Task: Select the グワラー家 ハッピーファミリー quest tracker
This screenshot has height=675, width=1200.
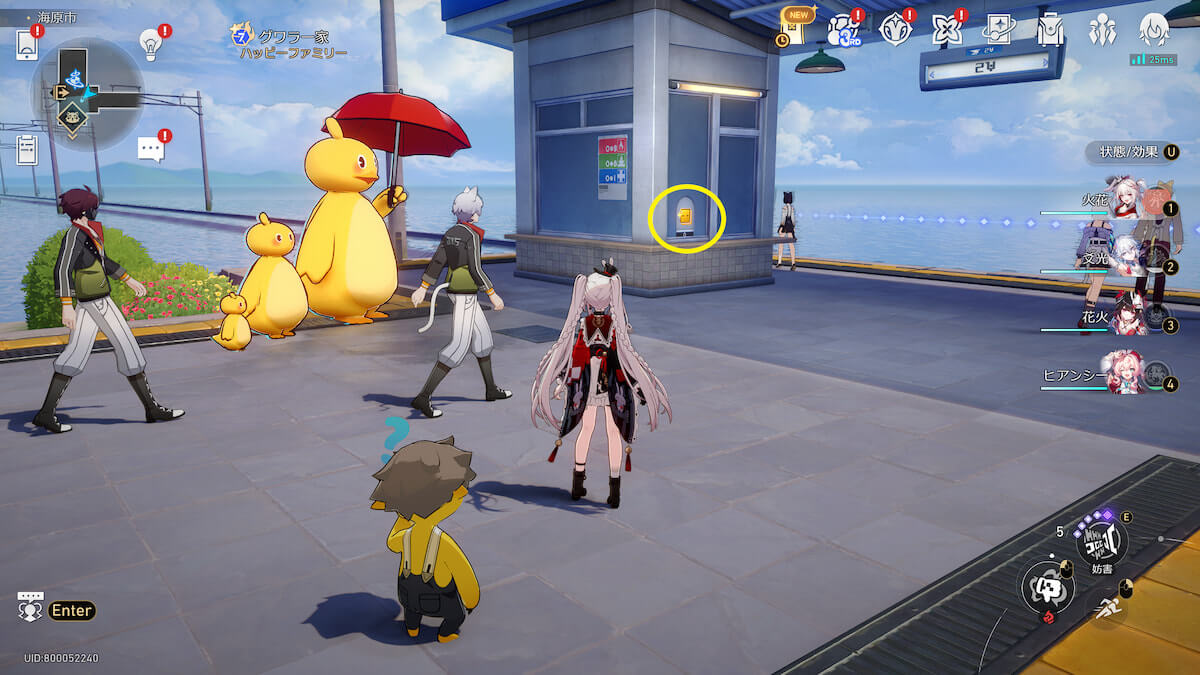Action: [x=290, y=43]
